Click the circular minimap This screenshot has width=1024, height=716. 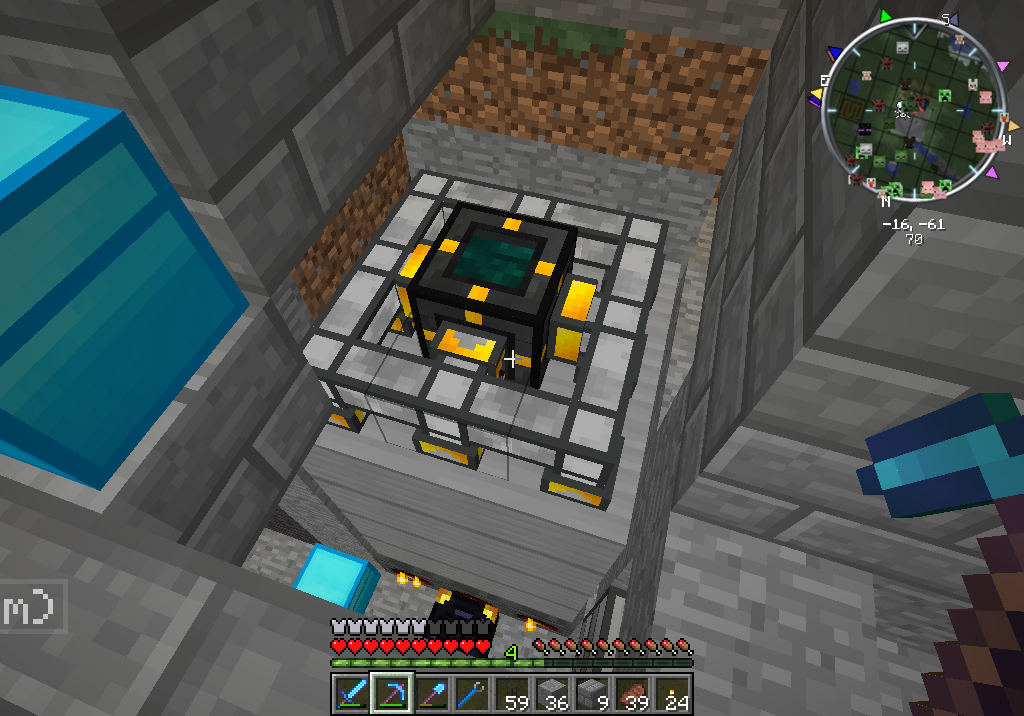(x=915, y=112)
